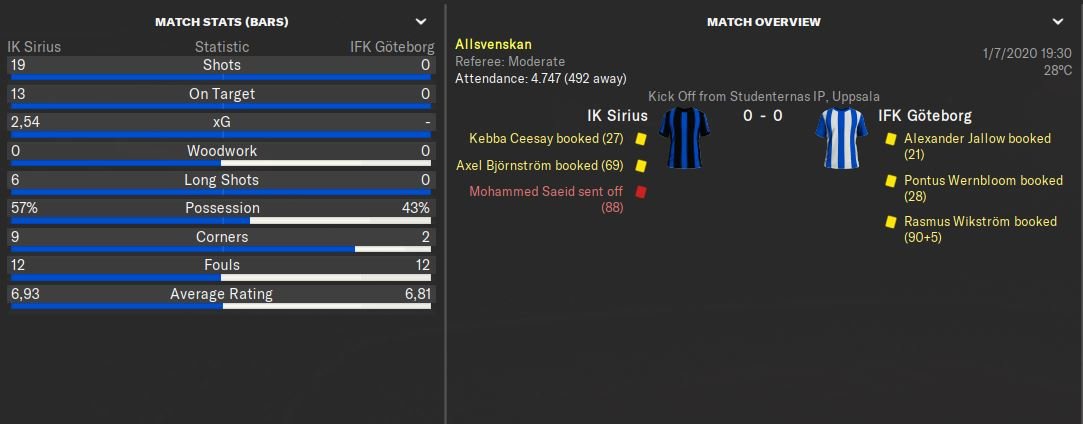1083x424 pixels.
Task: Click the IK Sirius black and blue kit
Action: [685, 138]
